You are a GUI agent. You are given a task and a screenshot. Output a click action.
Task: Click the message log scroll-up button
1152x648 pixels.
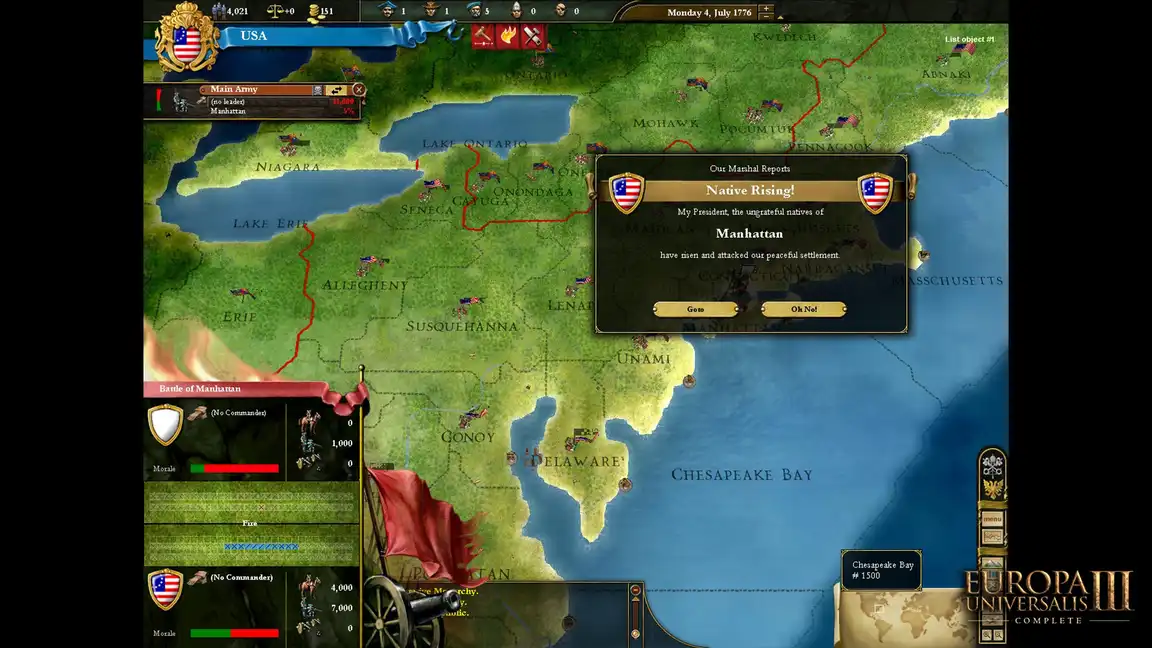635,591
